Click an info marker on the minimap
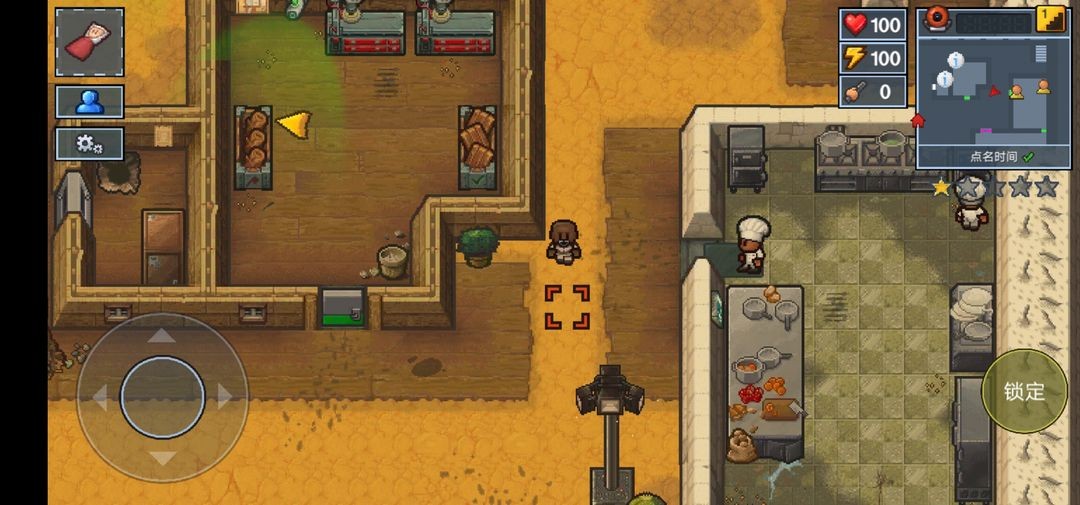 (957, 61)
